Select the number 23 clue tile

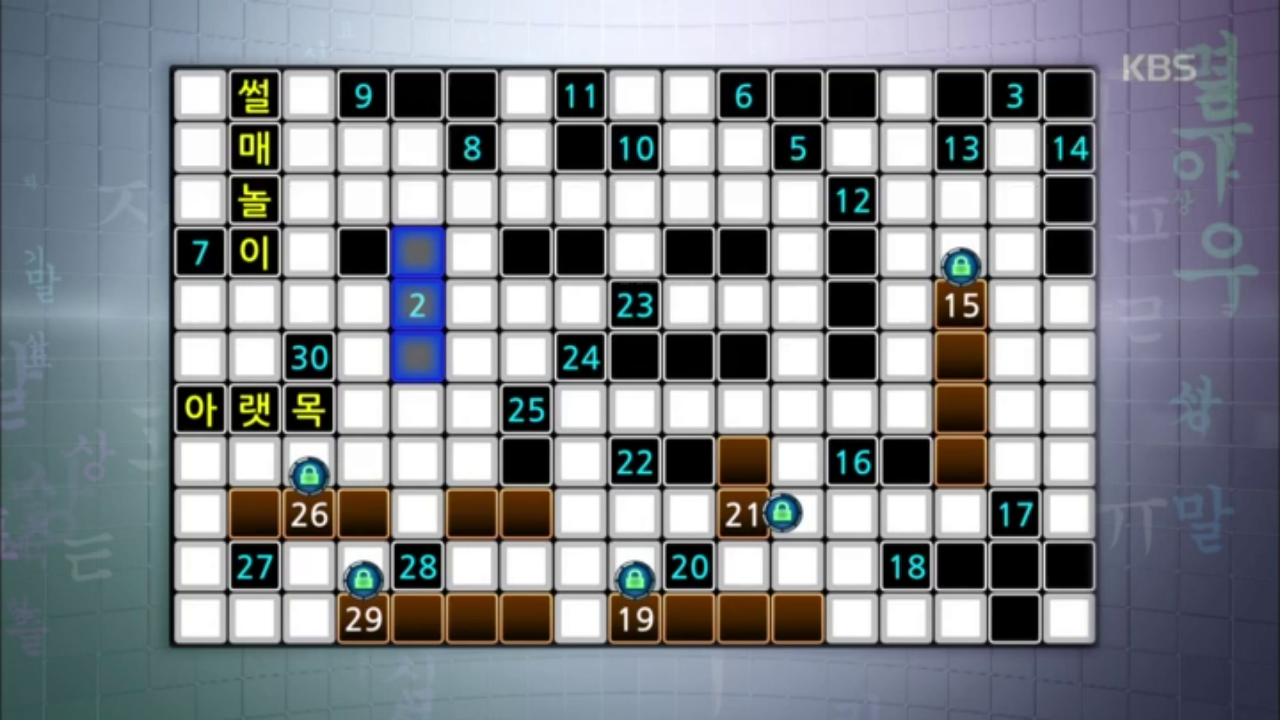tap(635, 305)
